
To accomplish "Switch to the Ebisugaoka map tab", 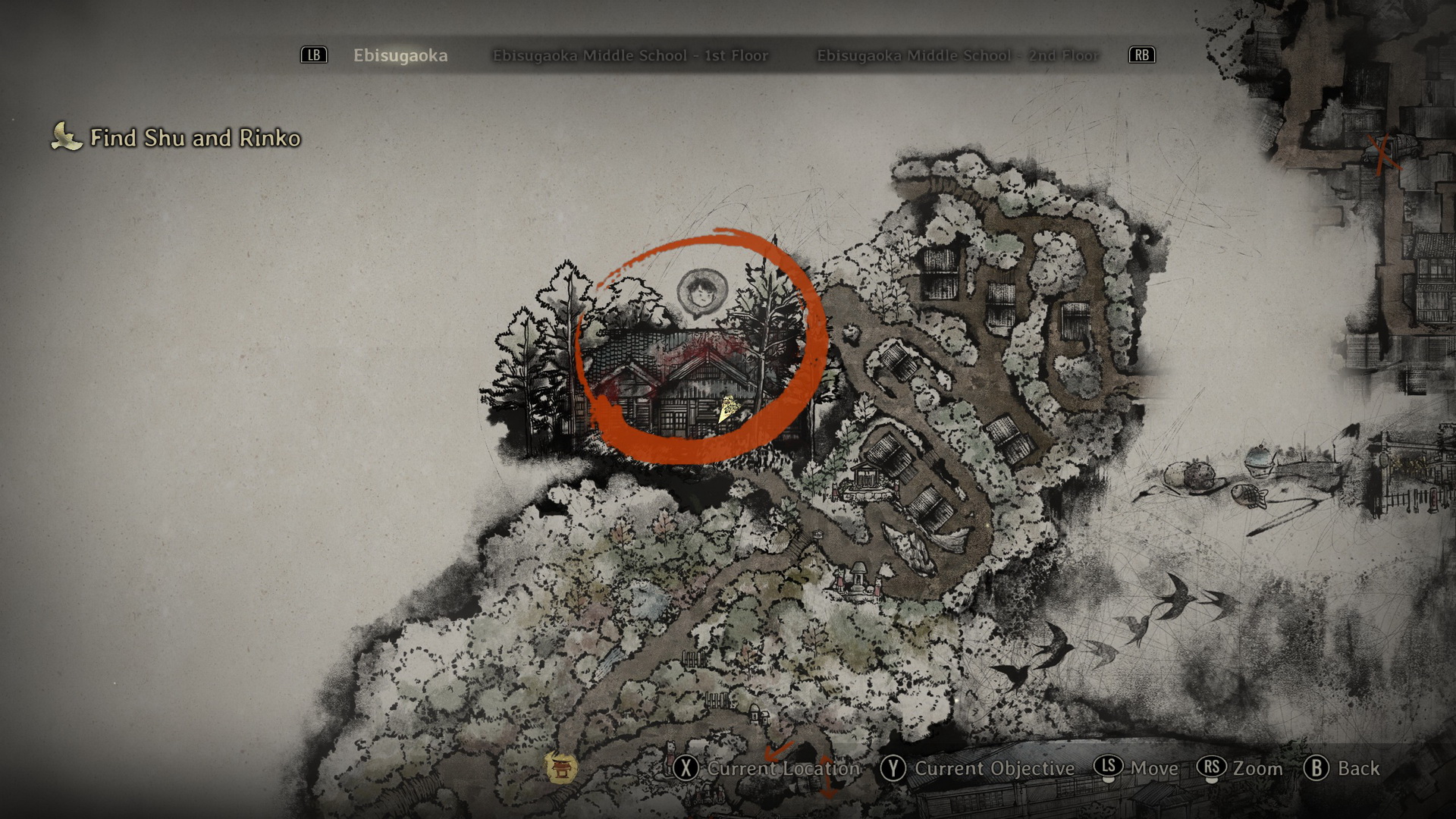I will tap(400, 55).
